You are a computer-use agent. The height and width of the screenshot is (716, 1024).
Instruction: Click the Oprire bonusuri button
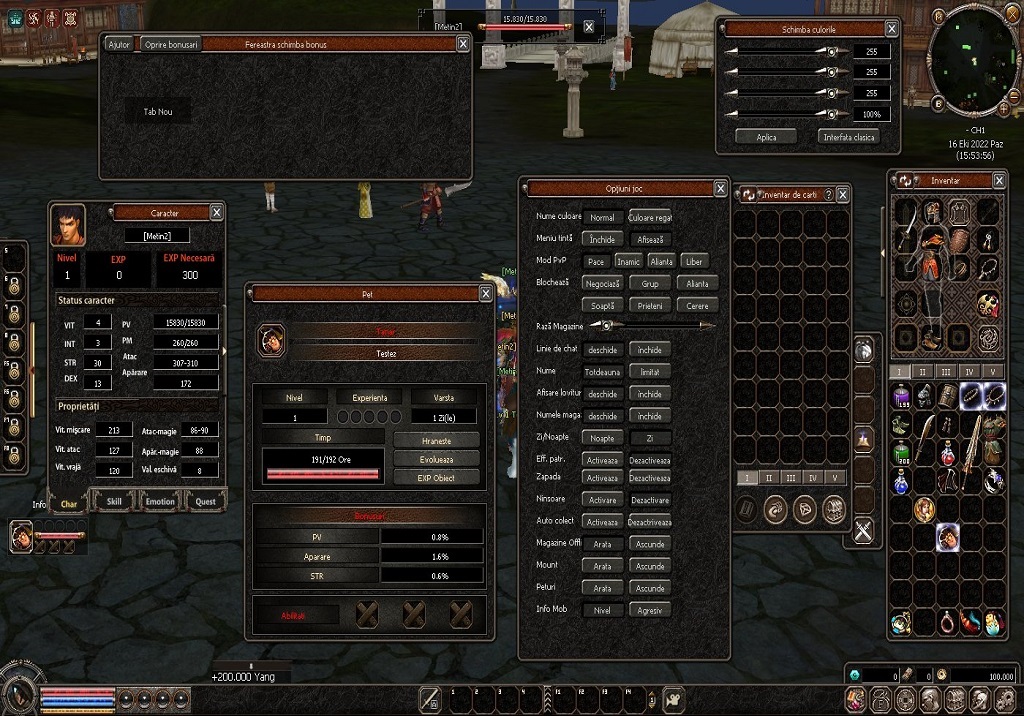[x=169, y=44]
